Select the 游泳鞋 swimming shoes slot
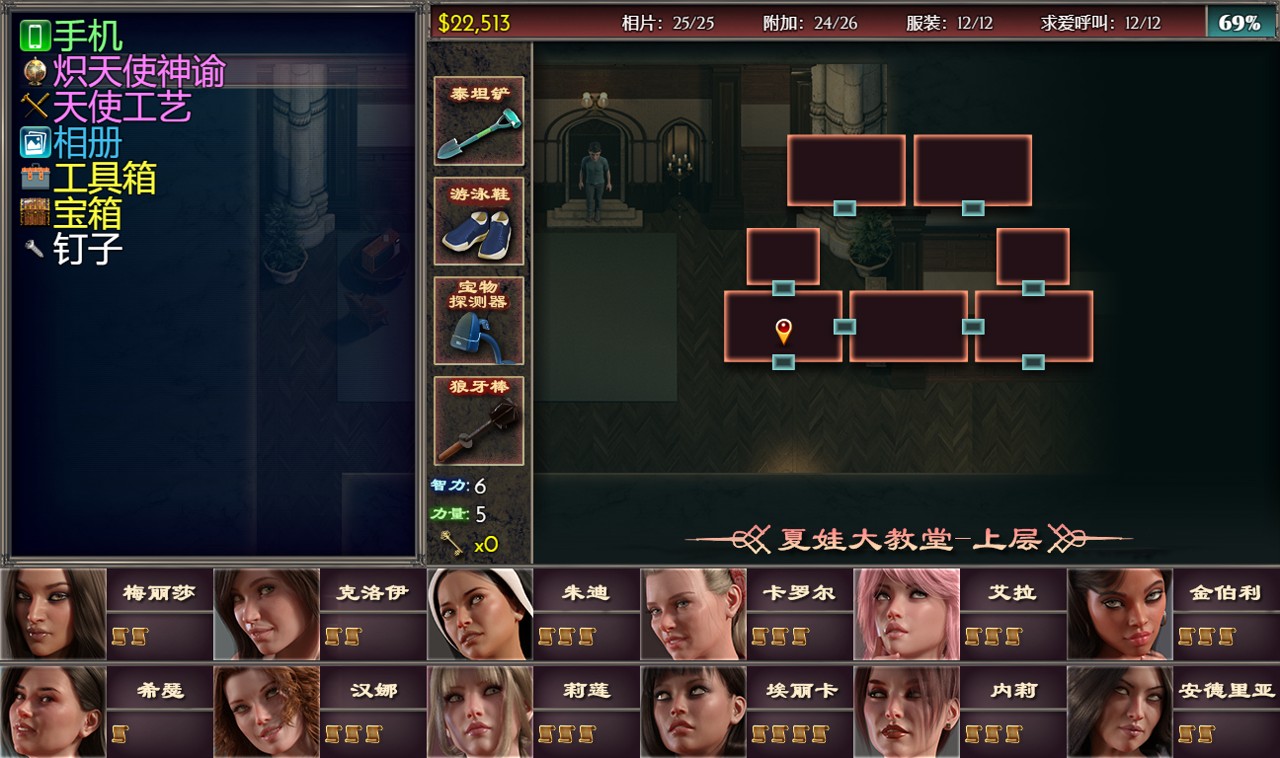The image size is (1280, 758). click(479, 221)
